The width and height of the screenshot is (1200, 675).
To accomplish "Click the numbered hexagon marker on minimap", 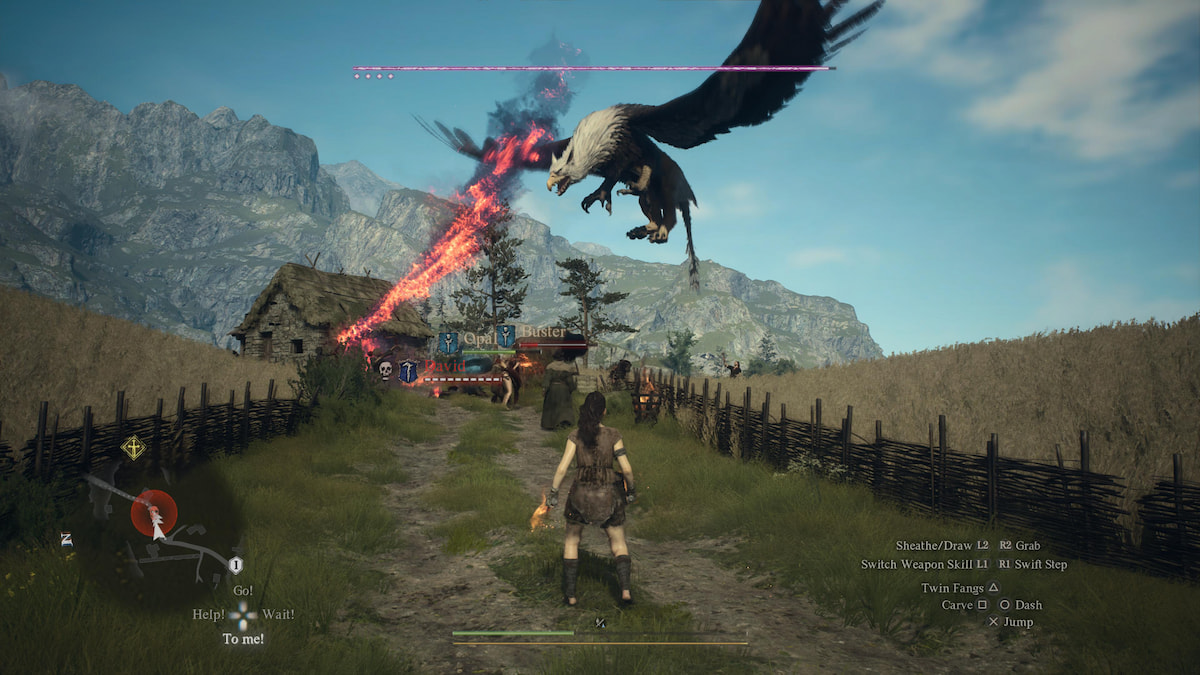I will click(x=236, y=565).
